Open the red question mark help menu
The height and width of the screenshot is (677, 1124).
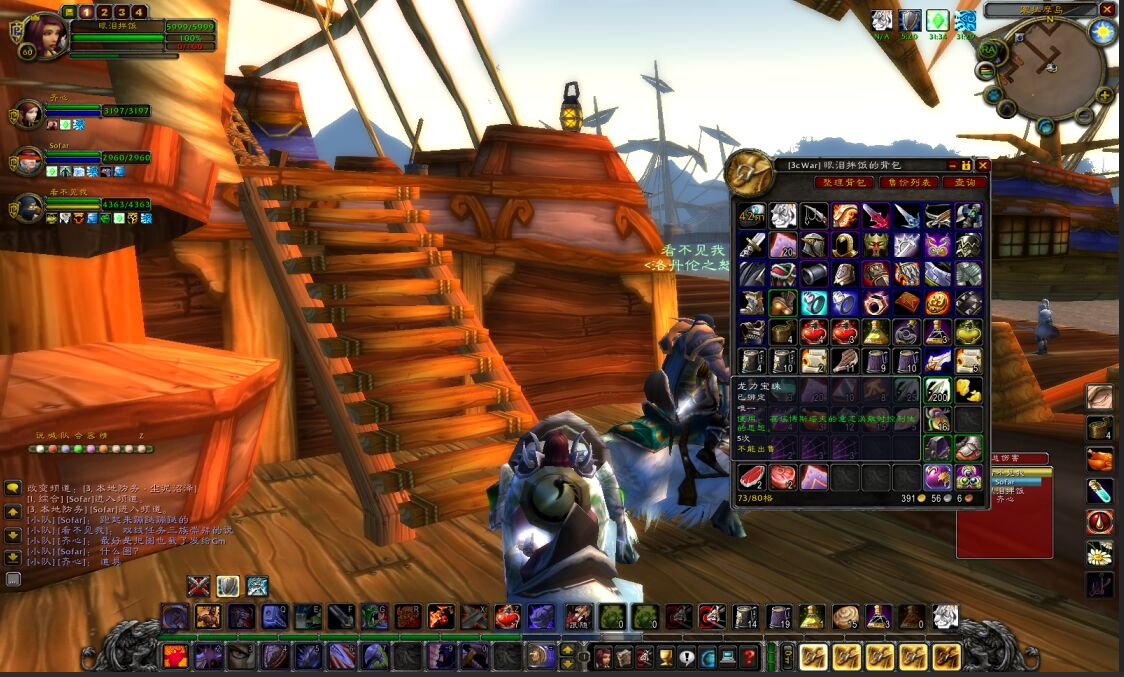[x=748, y=657]
